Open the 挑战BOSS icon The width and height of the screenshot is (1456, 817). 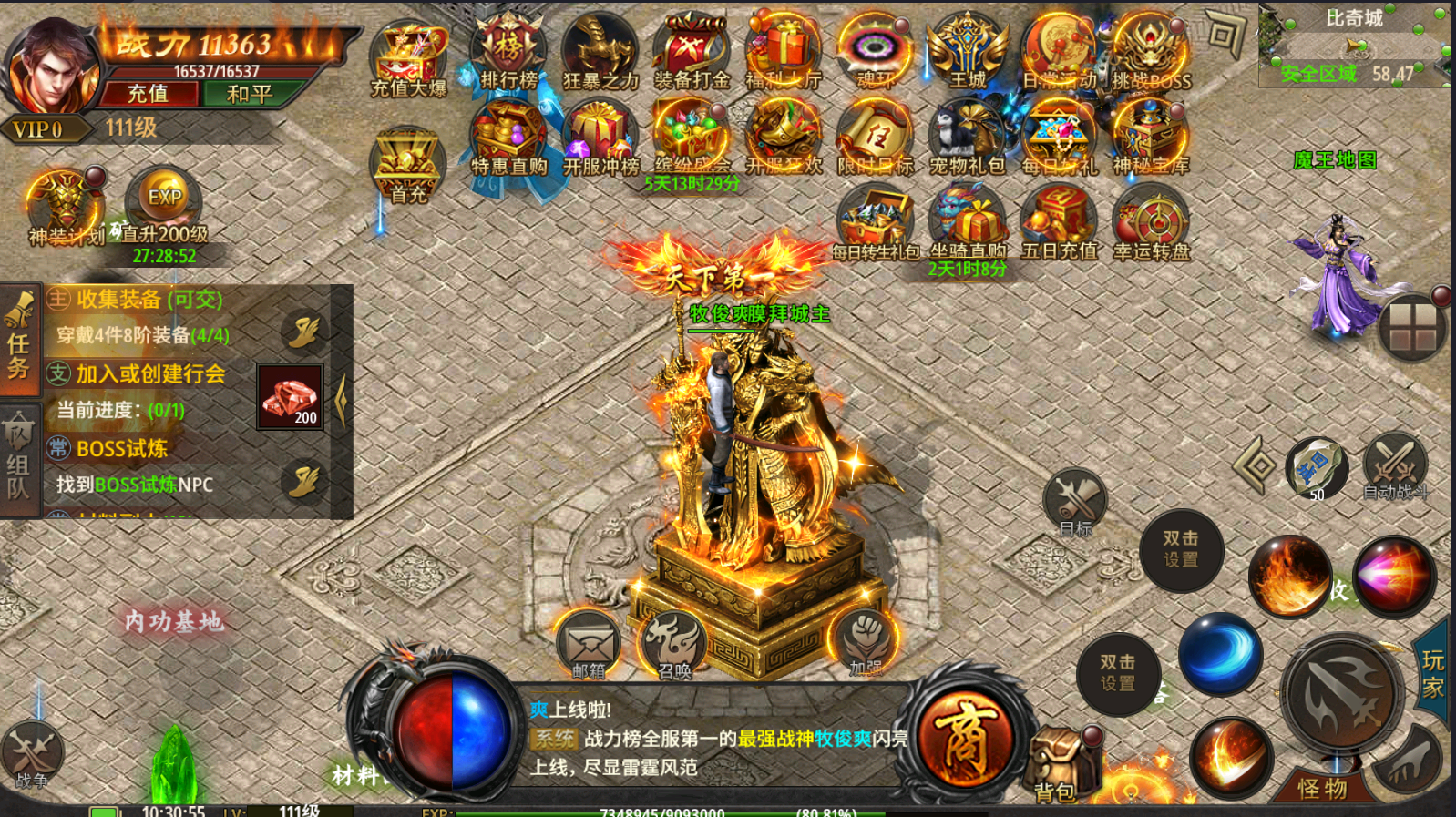tap(1150, 53)
